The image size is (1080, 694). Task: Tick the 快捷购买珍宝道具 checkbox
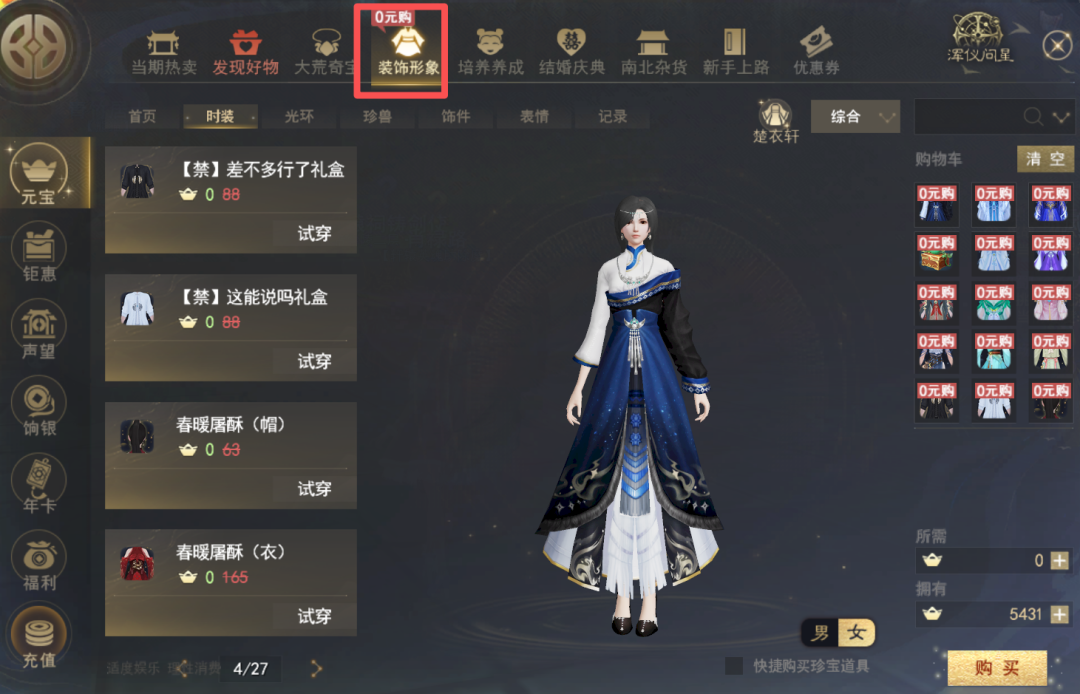tap(734, 666)
